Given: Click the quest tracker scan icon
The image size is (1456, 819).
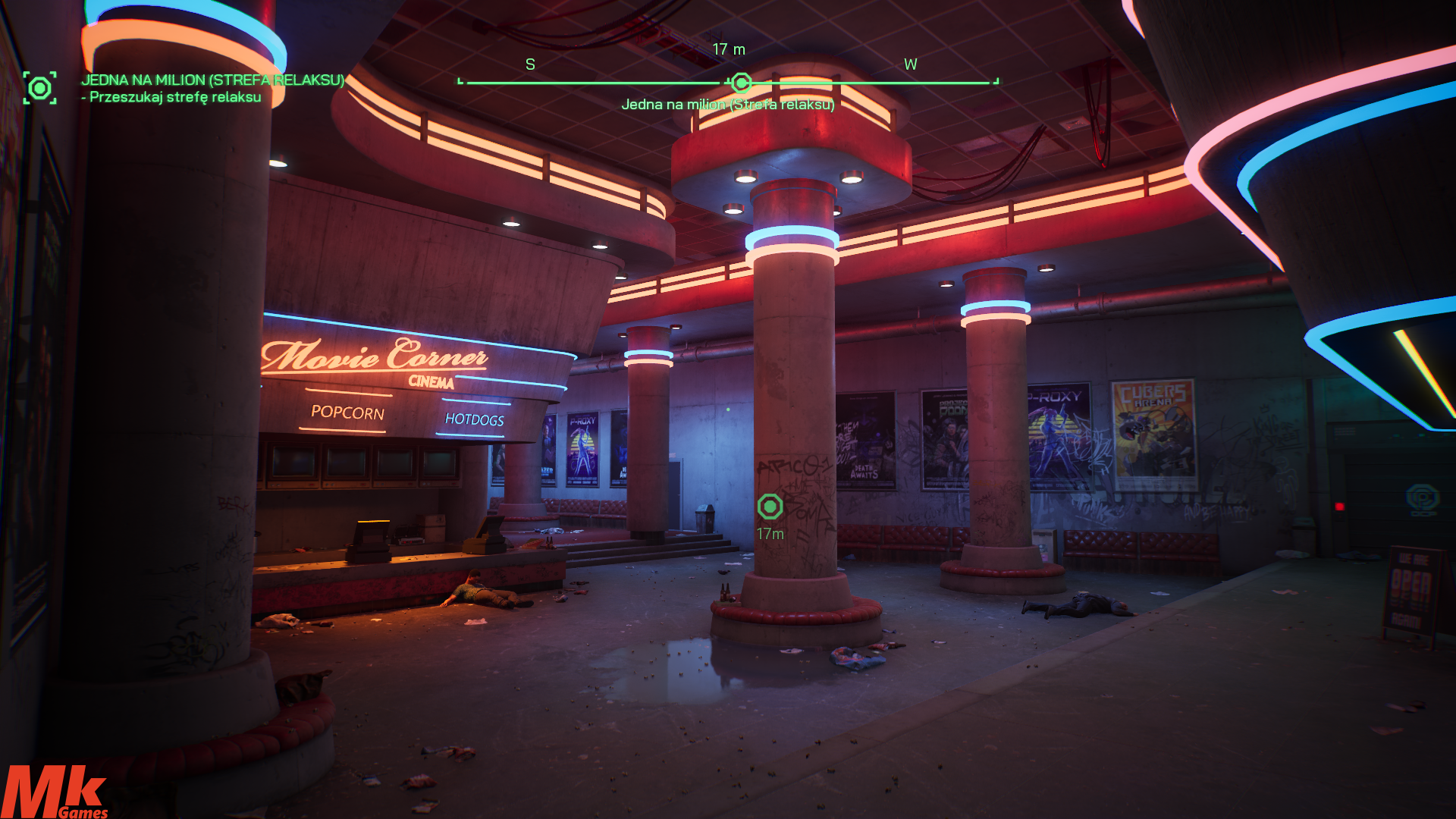Looking at the screenshot, I should 39,88.
